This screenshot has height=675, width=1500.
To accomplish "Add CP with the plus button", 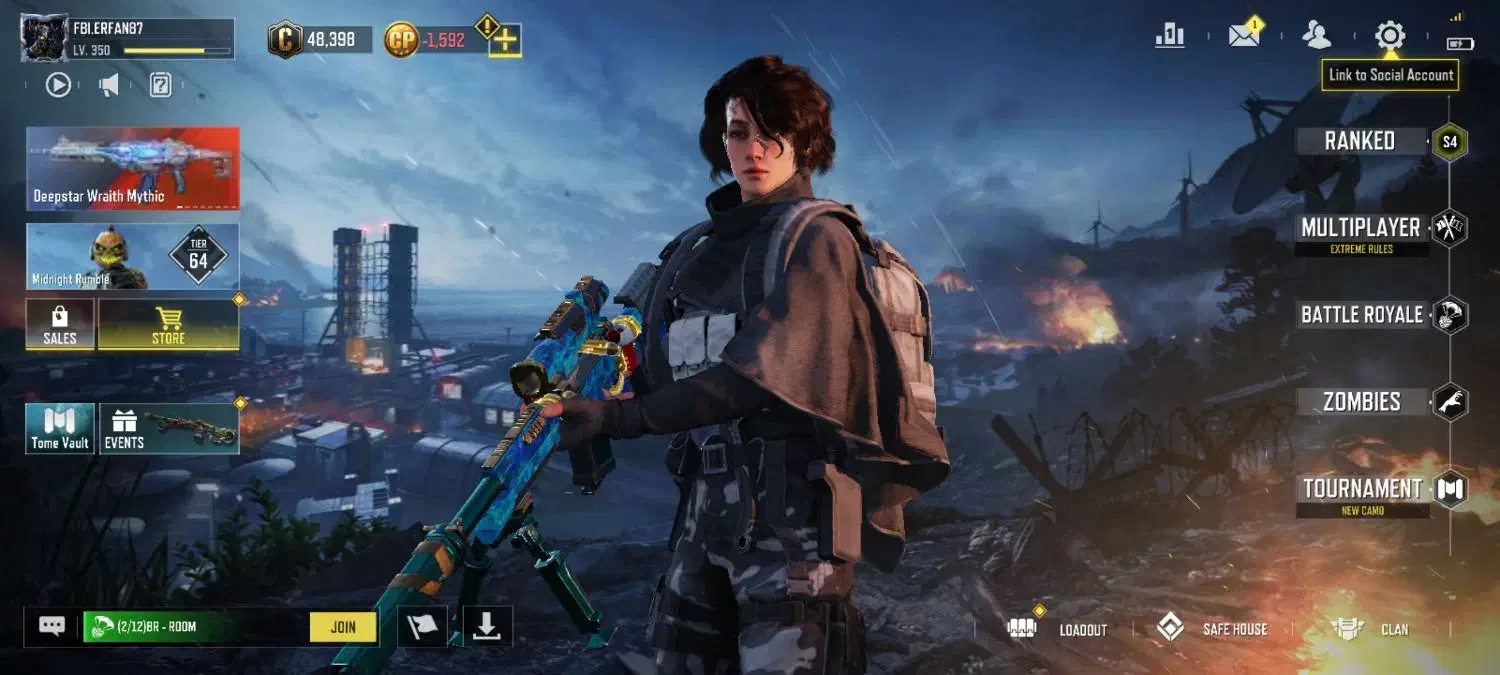I will 506,41.
